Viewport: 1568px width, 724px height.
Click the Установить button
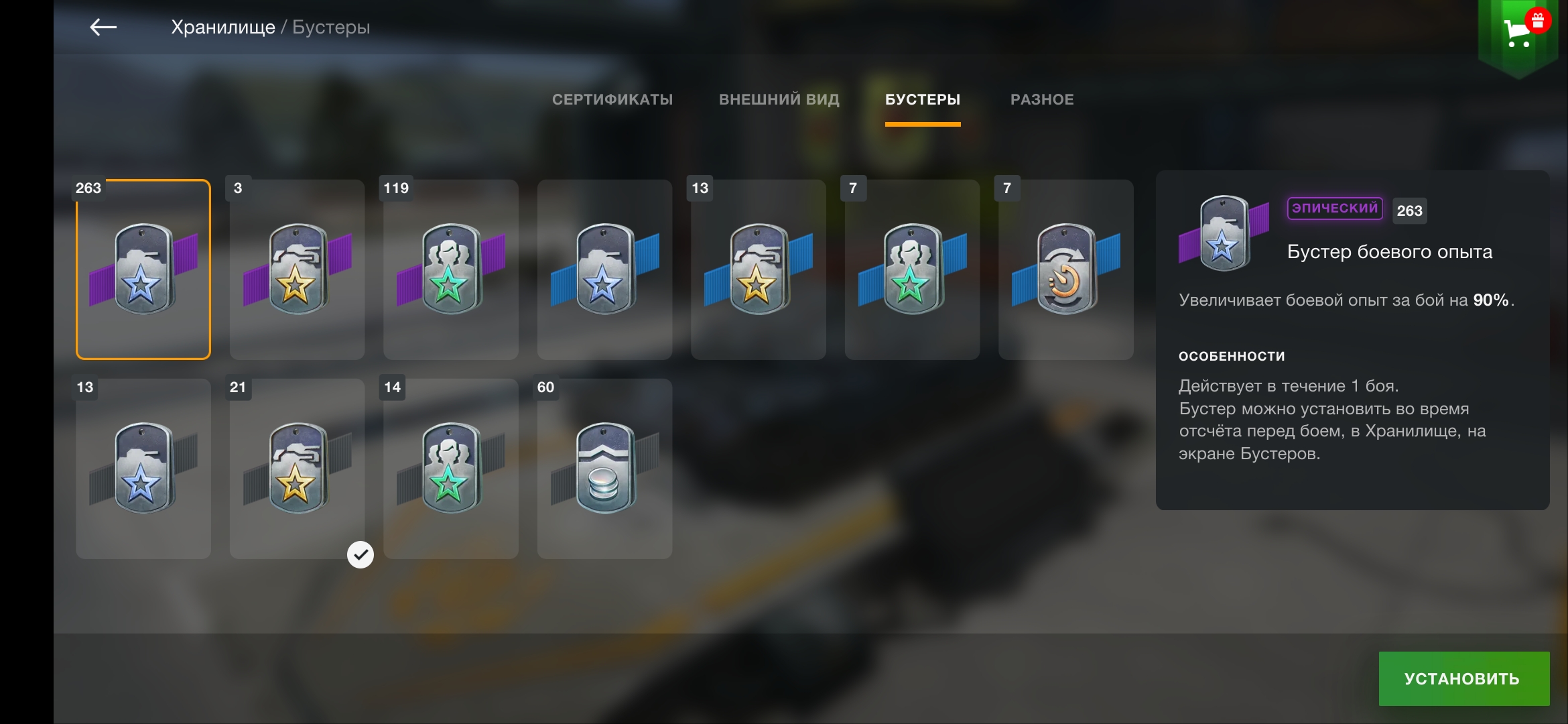(1463, 678)
